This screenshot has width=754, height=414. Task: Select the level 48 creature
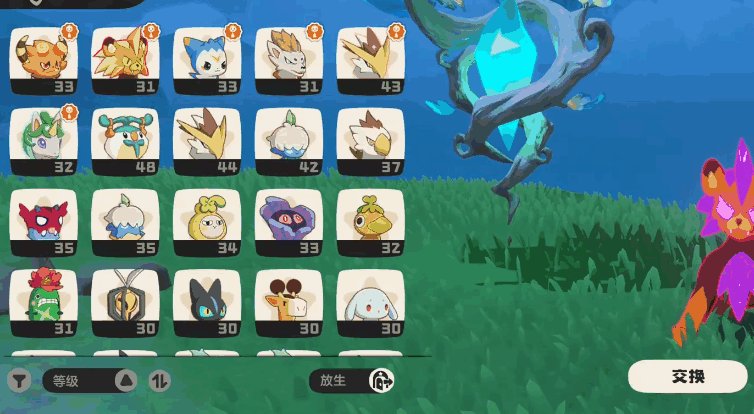coord(125,141)
